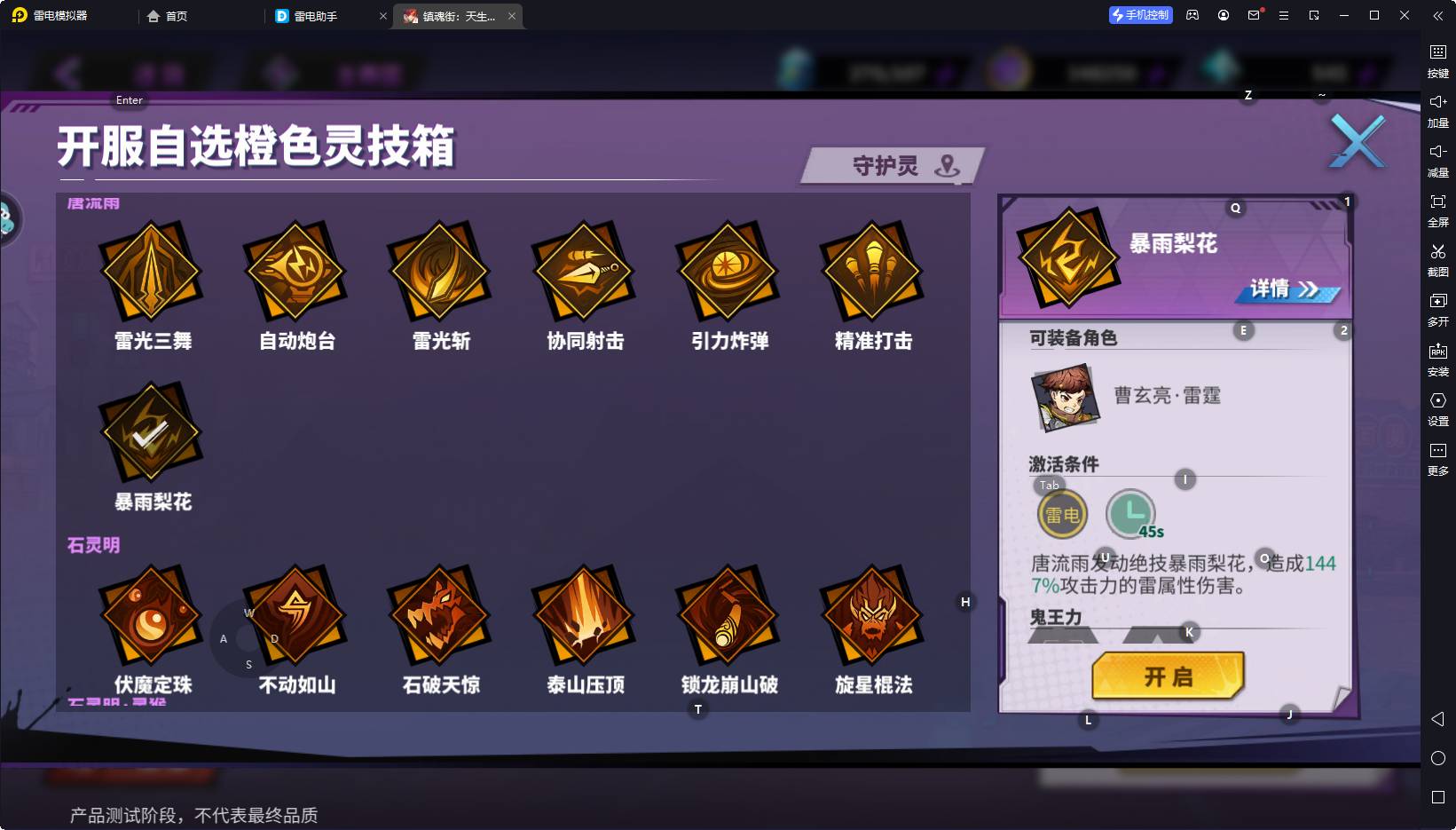Viewport: 1456px width, 830px height.
Task: Switch to the 雷电助手 tab
Action: tap(316, 16)
